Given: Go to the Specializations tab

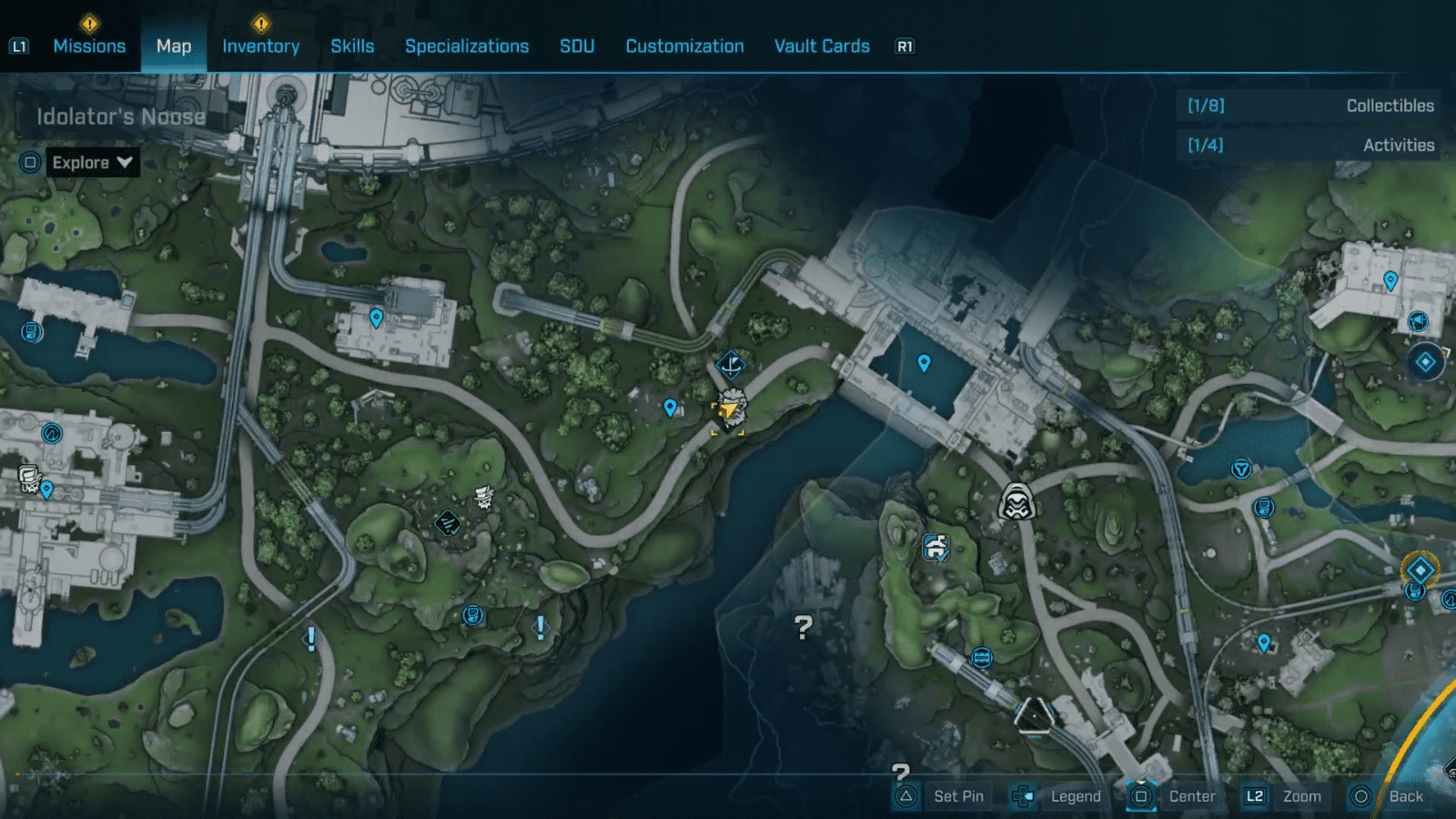Looking at the screenshot, I should click(467, 46).
